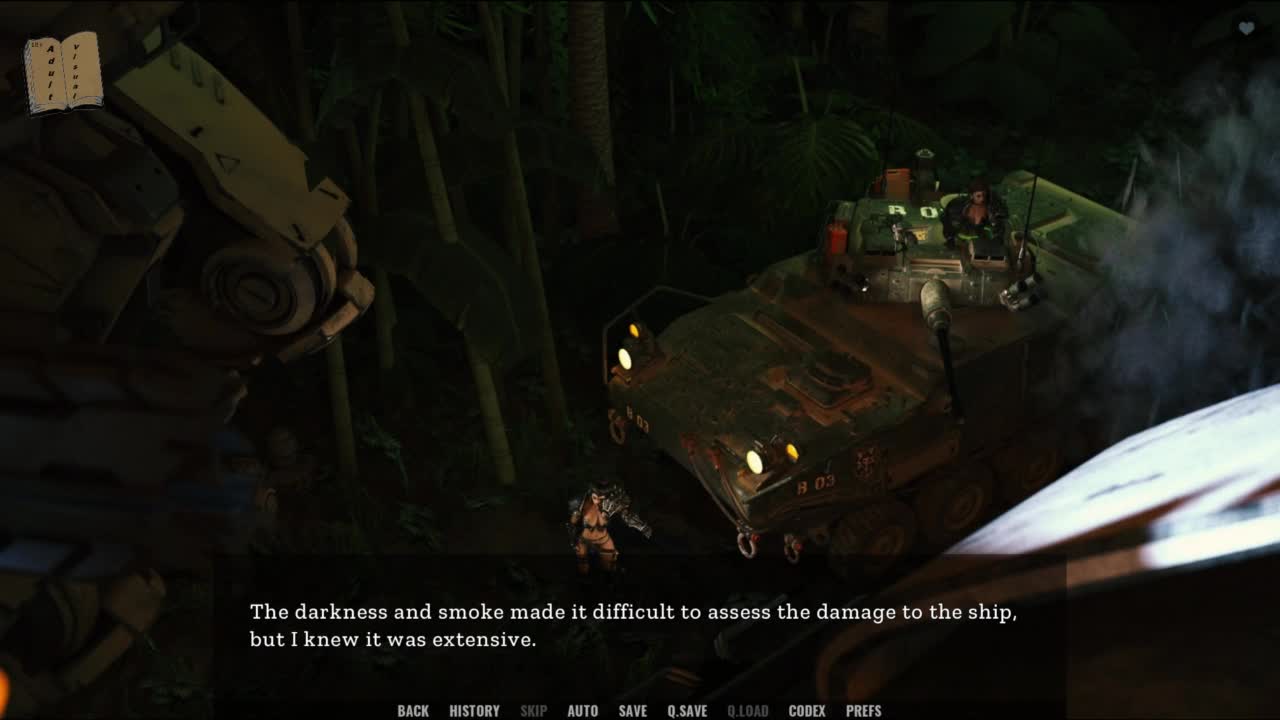Open the Save game screen
The width and height of the screenshot is (1280, 720).
(x=632, y=711)
